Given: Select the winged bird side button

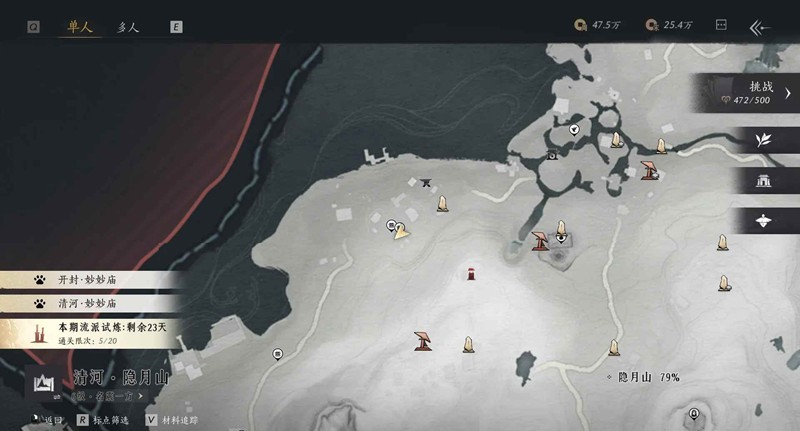Looking at the screenshot, I should point(765,220).
